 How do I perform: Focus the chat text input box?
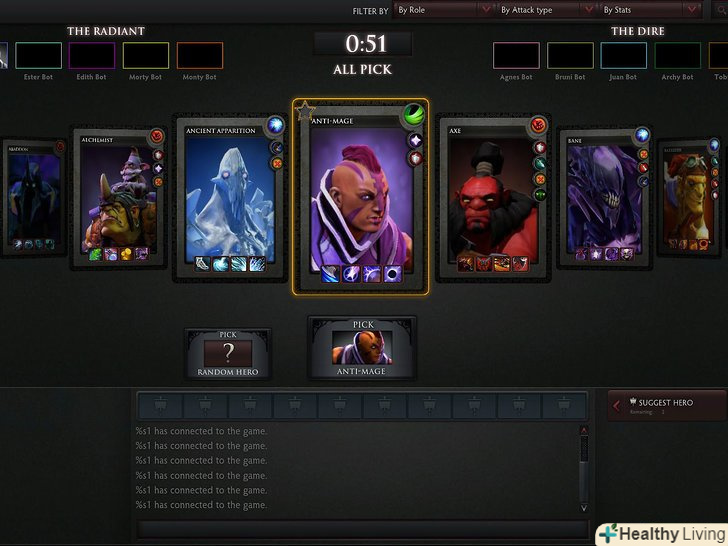pyautogui.click(x=360, y=528)
